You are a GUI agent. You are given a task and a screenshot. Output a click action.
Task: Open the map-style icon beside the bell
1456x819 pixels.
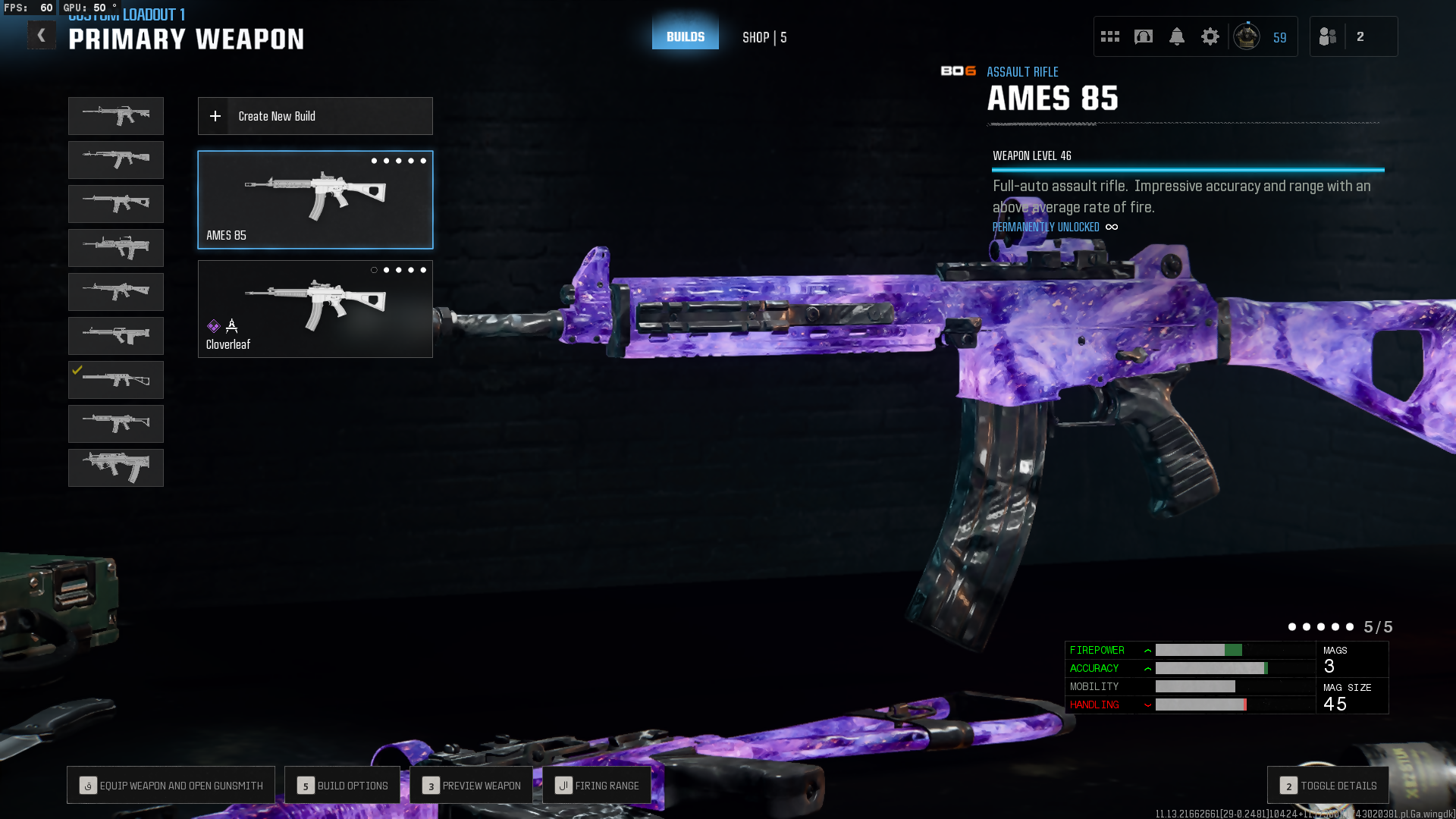click(x=1143, y=36)
